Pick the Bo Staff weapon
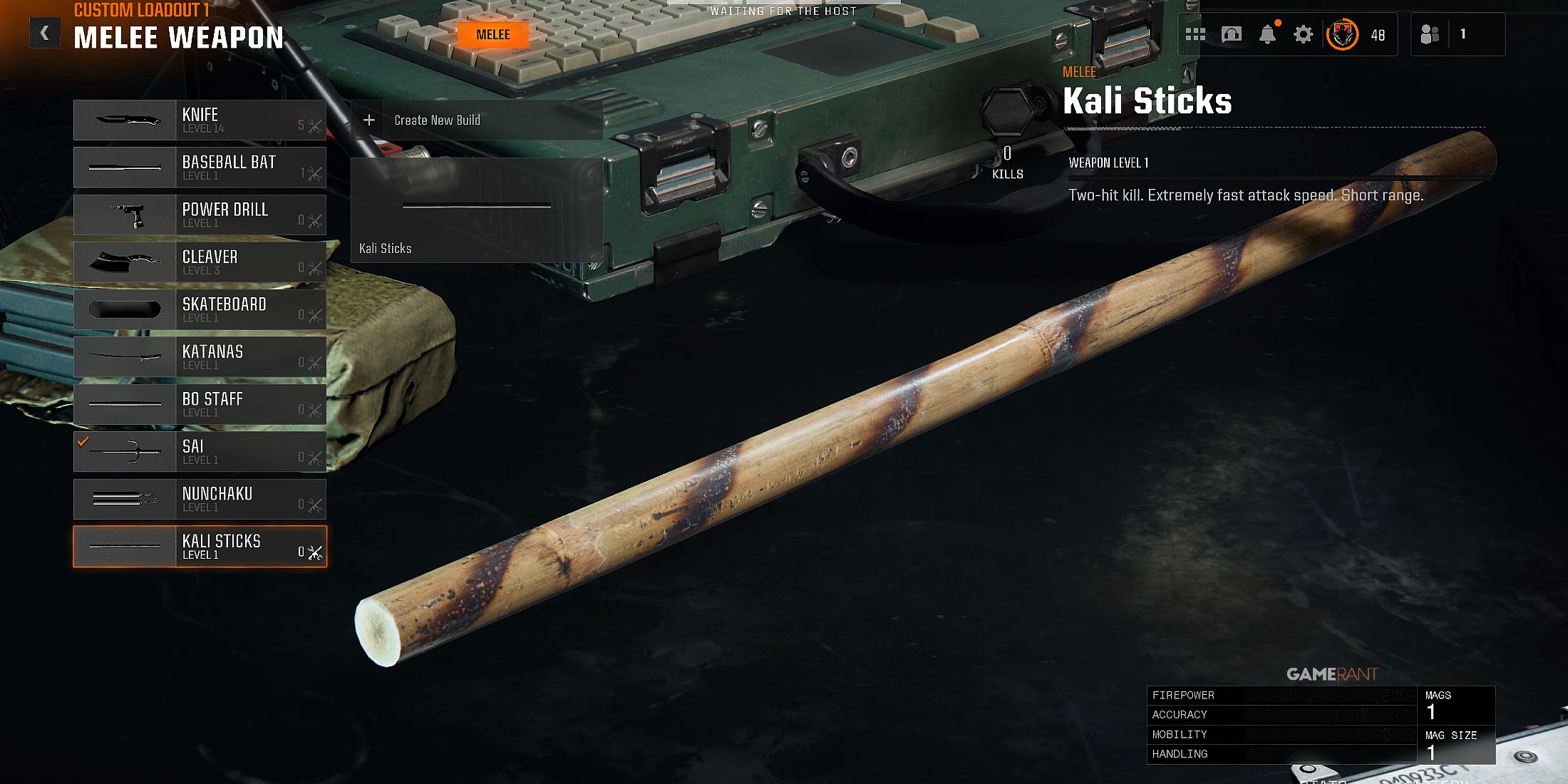Image resolution: width=1568 pixels, height=784 pixels. [200, 404]
